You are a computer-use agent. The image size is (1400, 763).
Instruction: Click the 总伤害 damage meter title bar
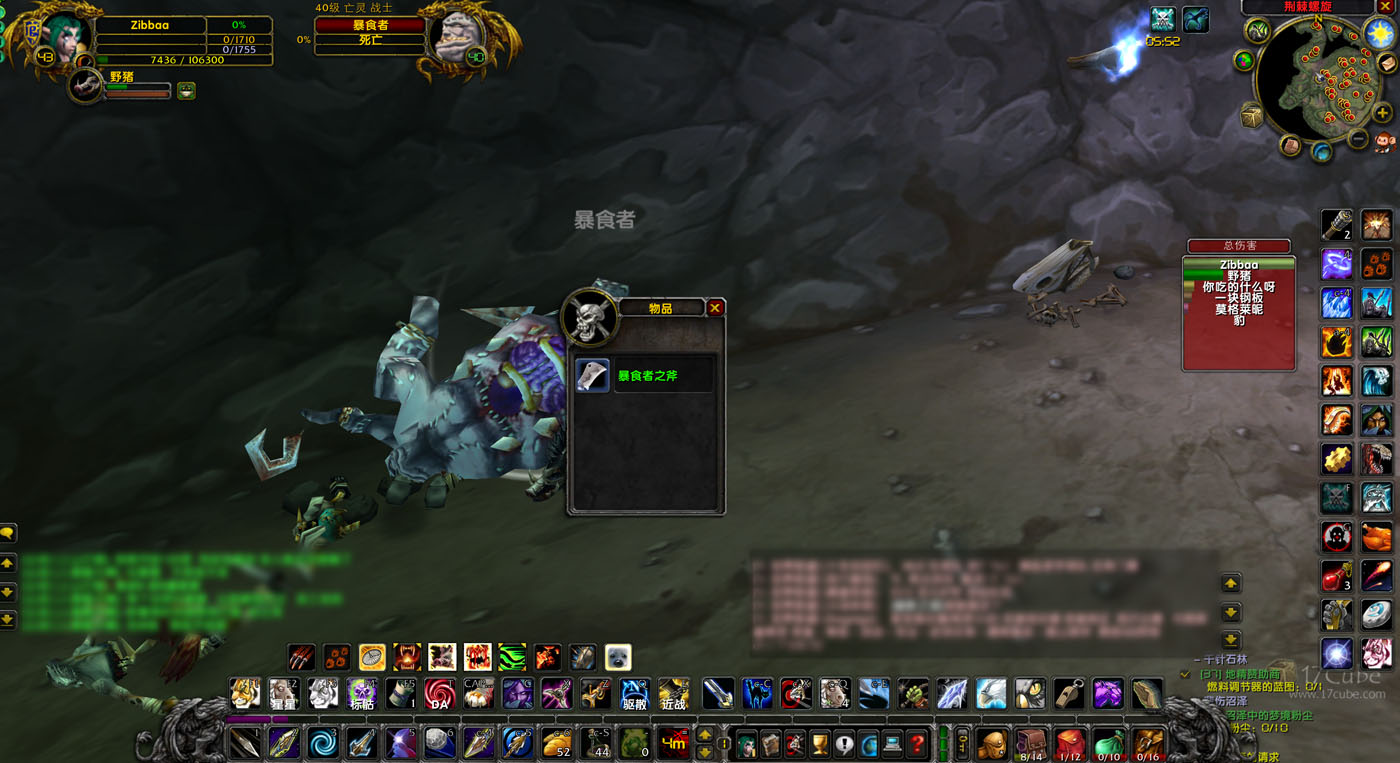1239,245
